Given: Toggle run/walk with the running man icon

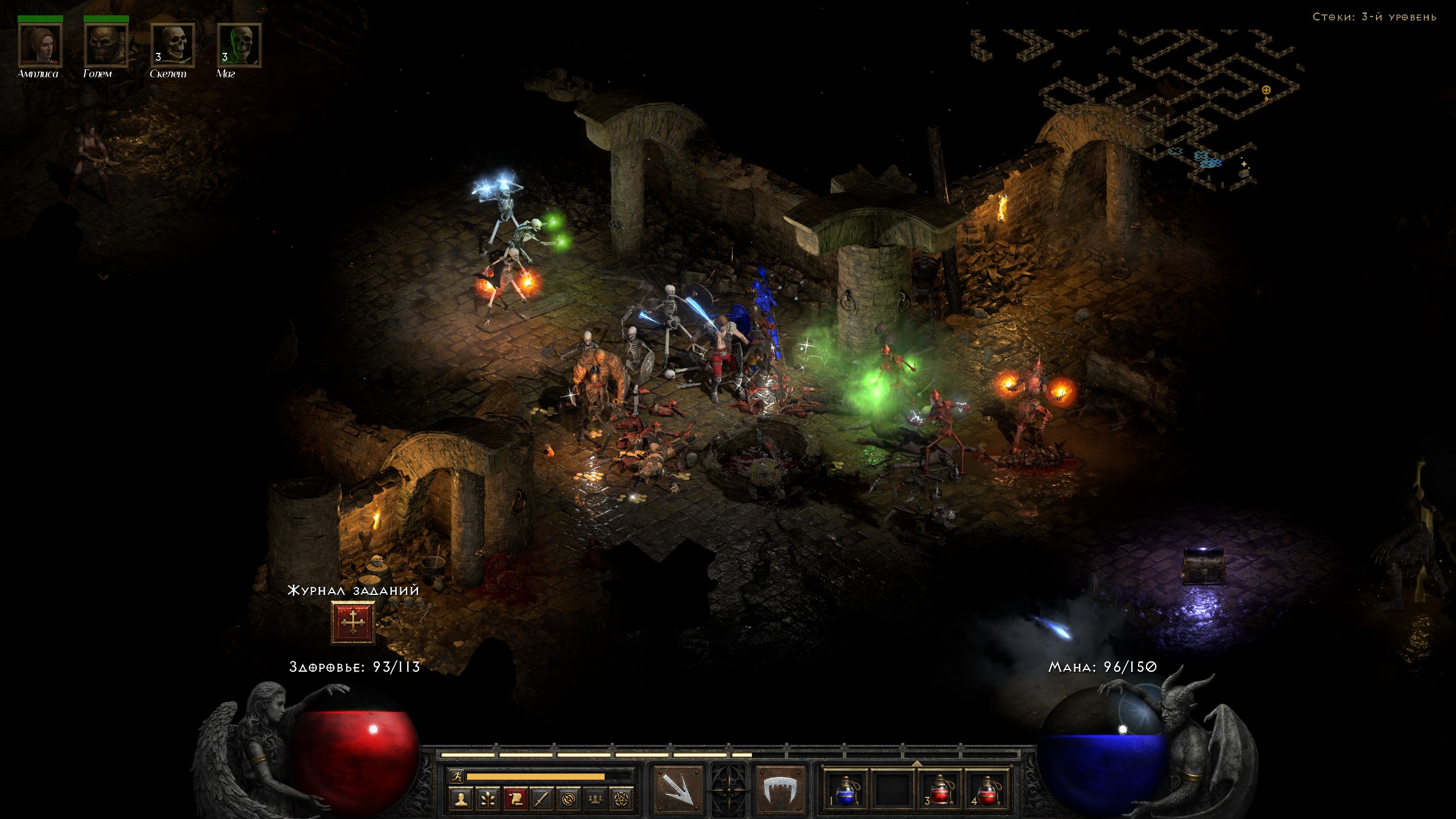Looking at the screenshot, I should click(457, 776).
